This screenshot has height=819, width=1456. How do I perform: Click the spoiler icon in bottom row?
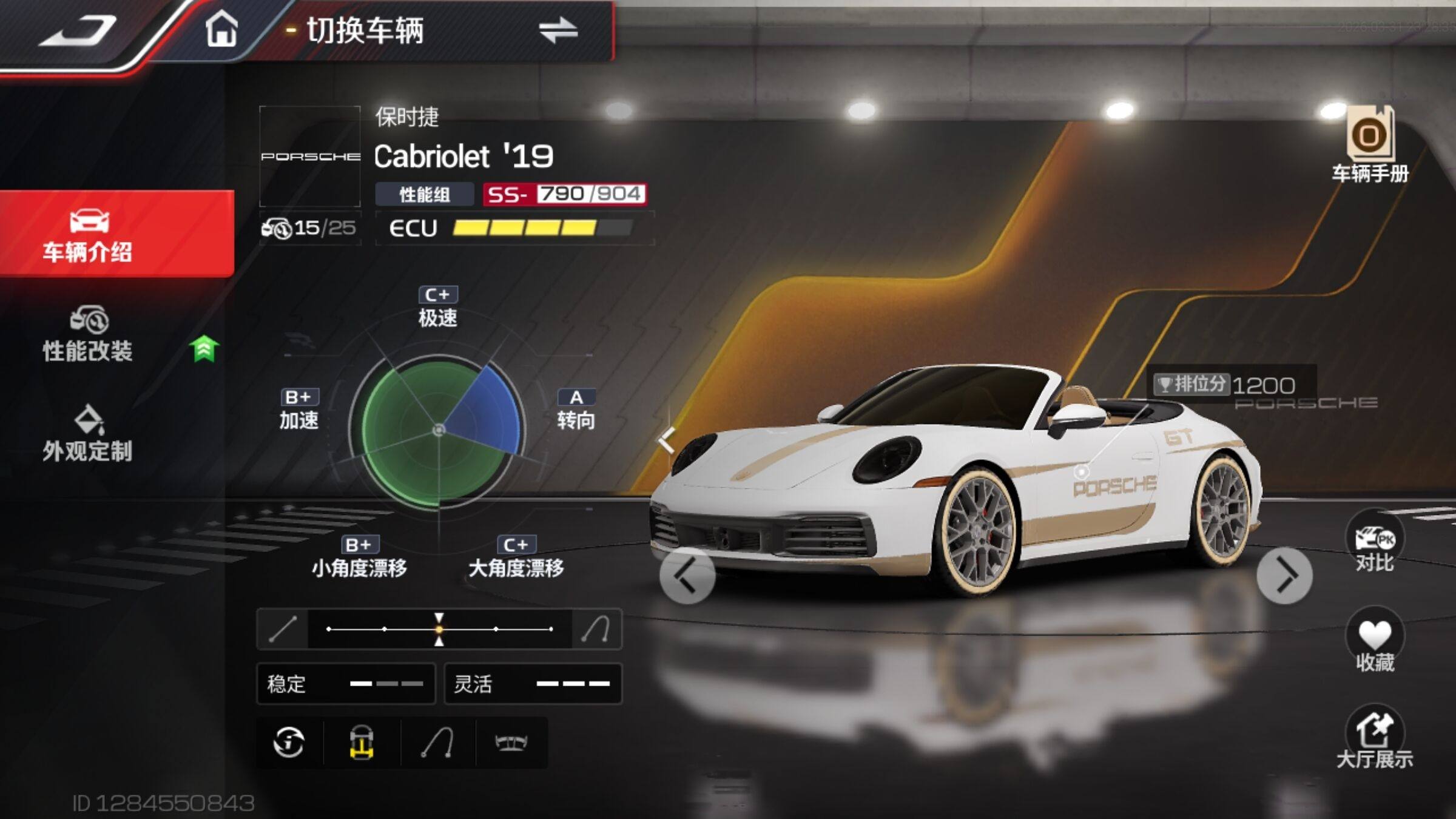(511, 743)
